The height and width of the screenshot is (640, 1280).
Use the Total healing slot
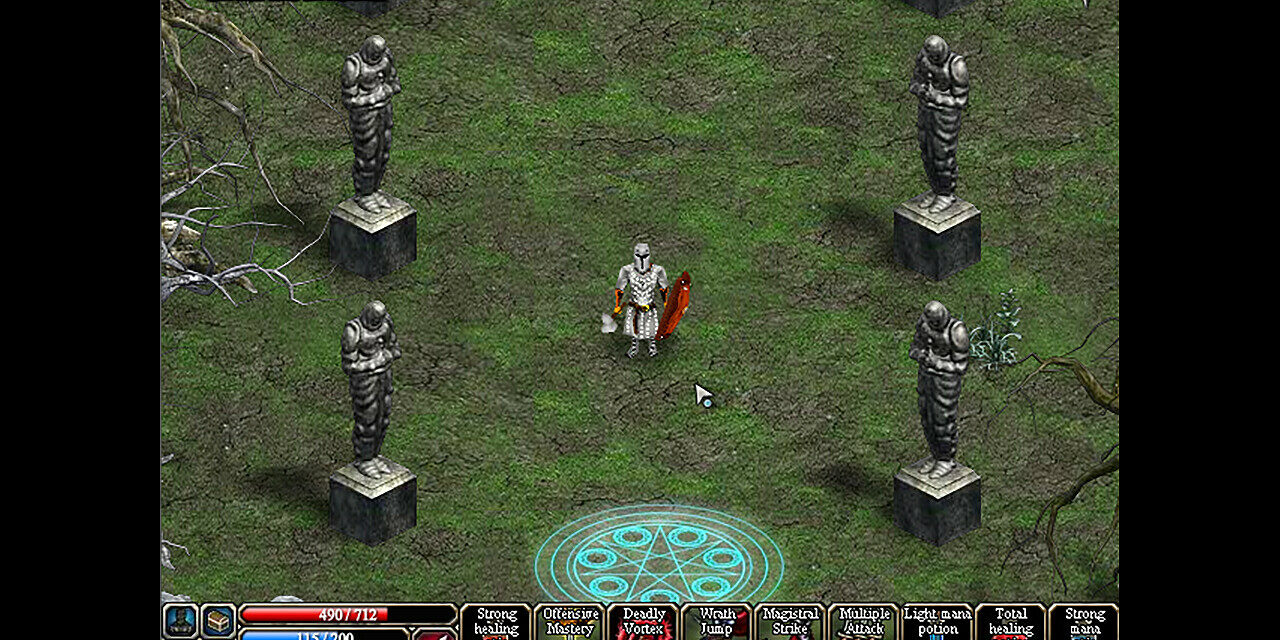pyautogui.click(x=1011, y=622)
